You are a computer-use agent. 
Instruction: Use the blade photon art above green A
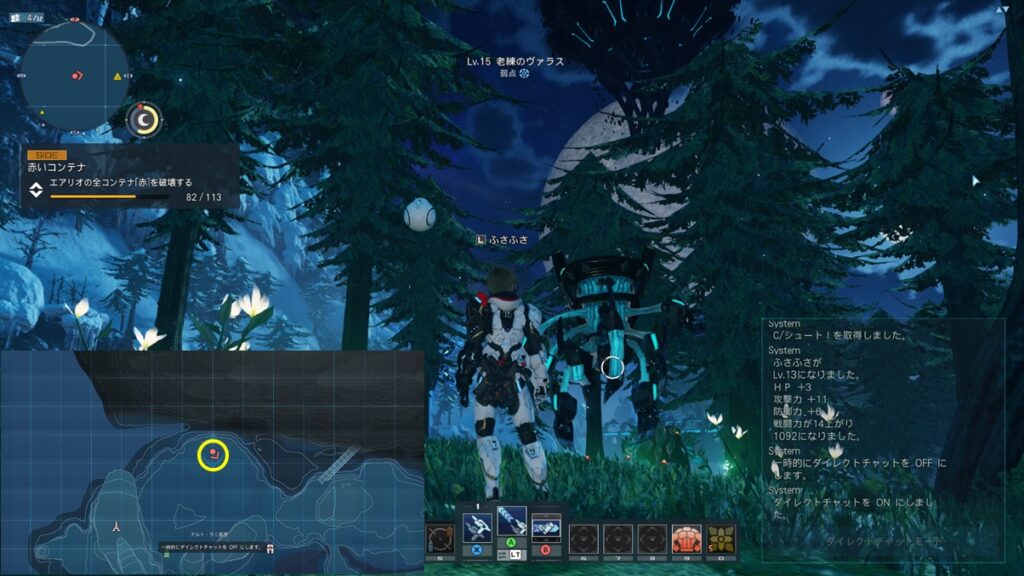[x=511, y=522]
